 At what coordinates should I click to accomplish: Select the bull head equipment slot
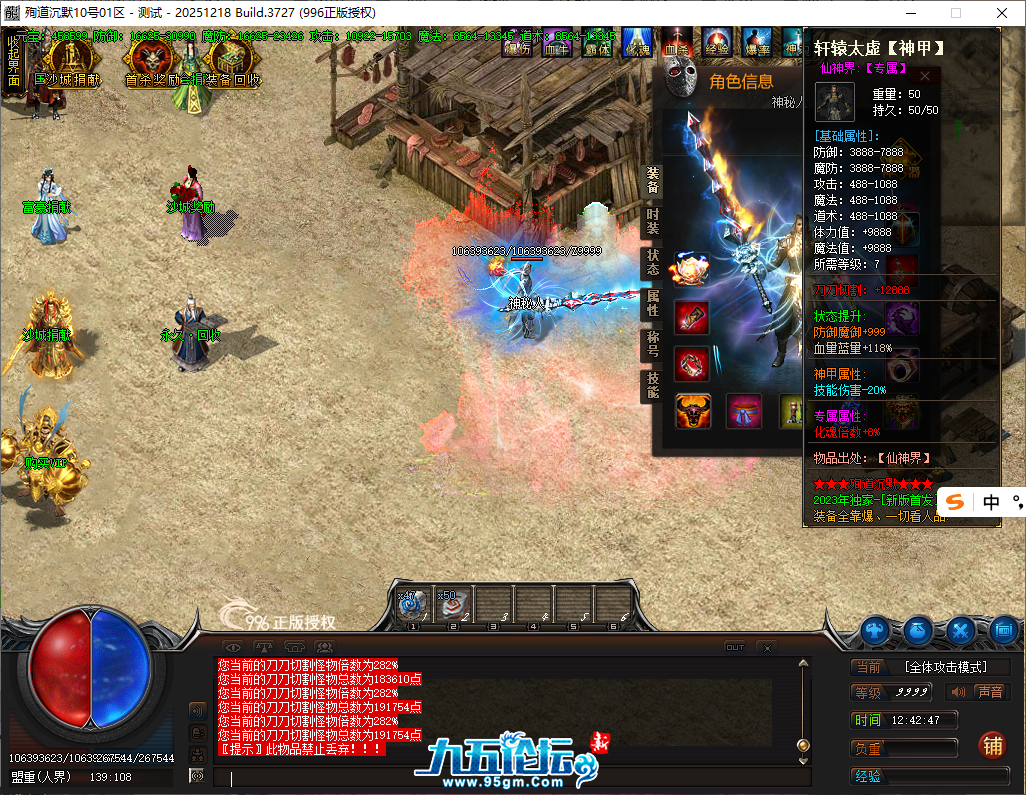pyautogui.click(x=692, y=411)
